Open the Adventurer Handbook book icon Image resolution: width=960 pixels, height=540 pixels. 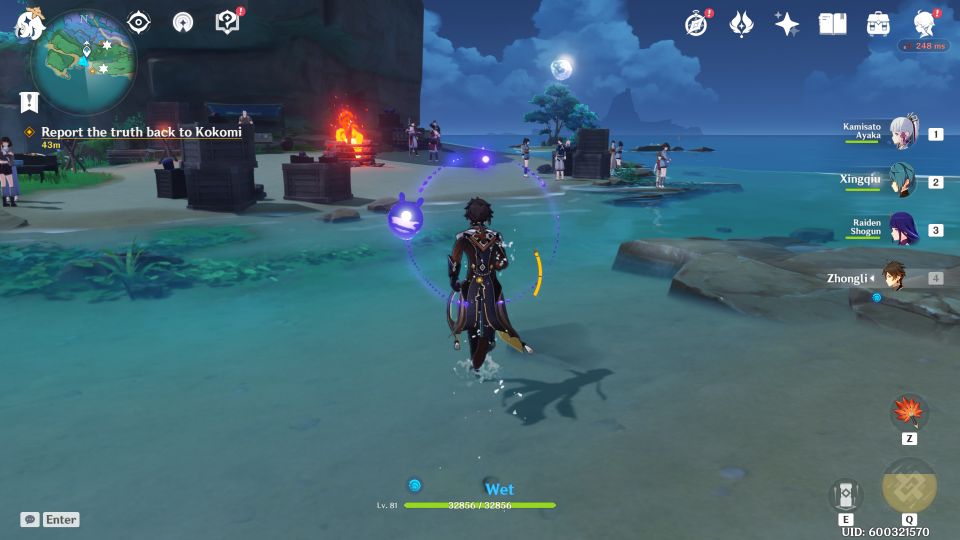click(832, 24)
